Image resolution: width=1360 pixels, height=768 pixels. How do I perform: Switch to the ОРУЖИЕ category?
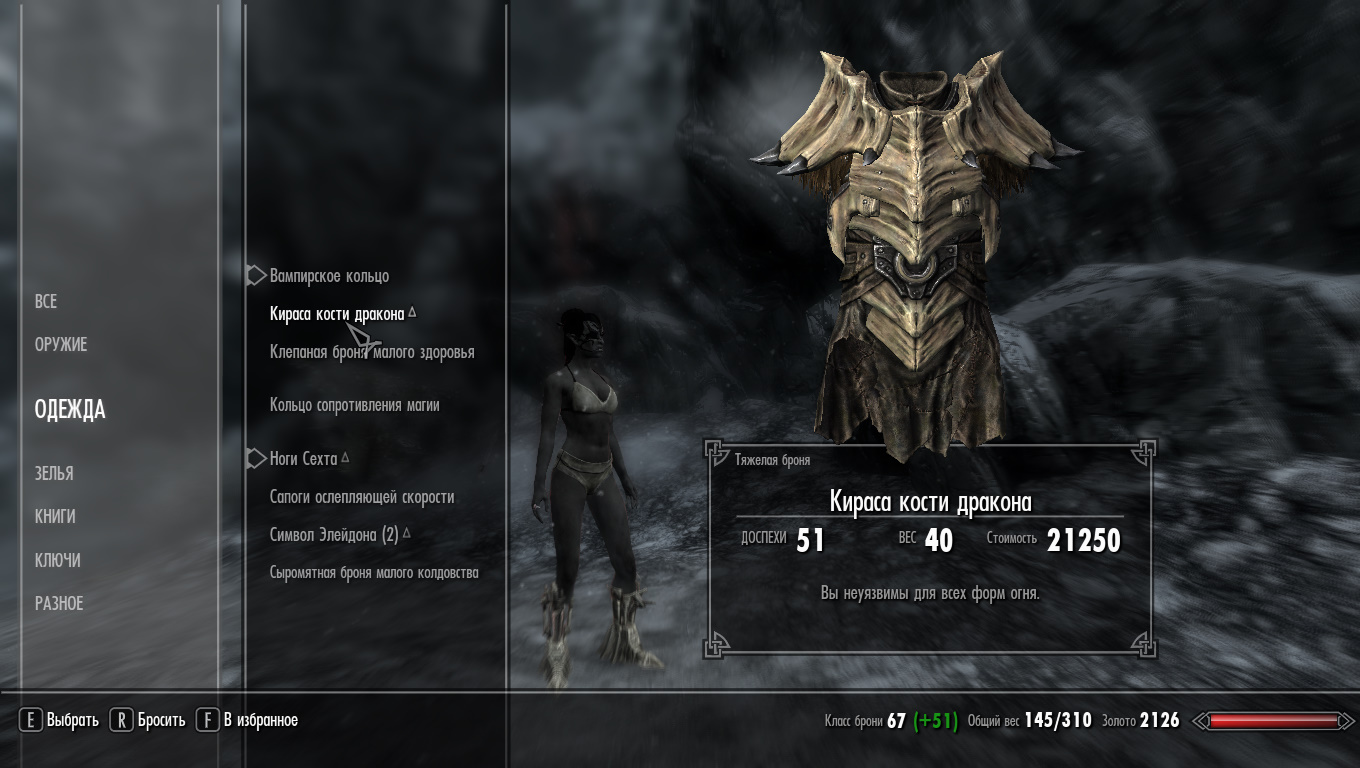pyautogui.click(x=61, y=345)
